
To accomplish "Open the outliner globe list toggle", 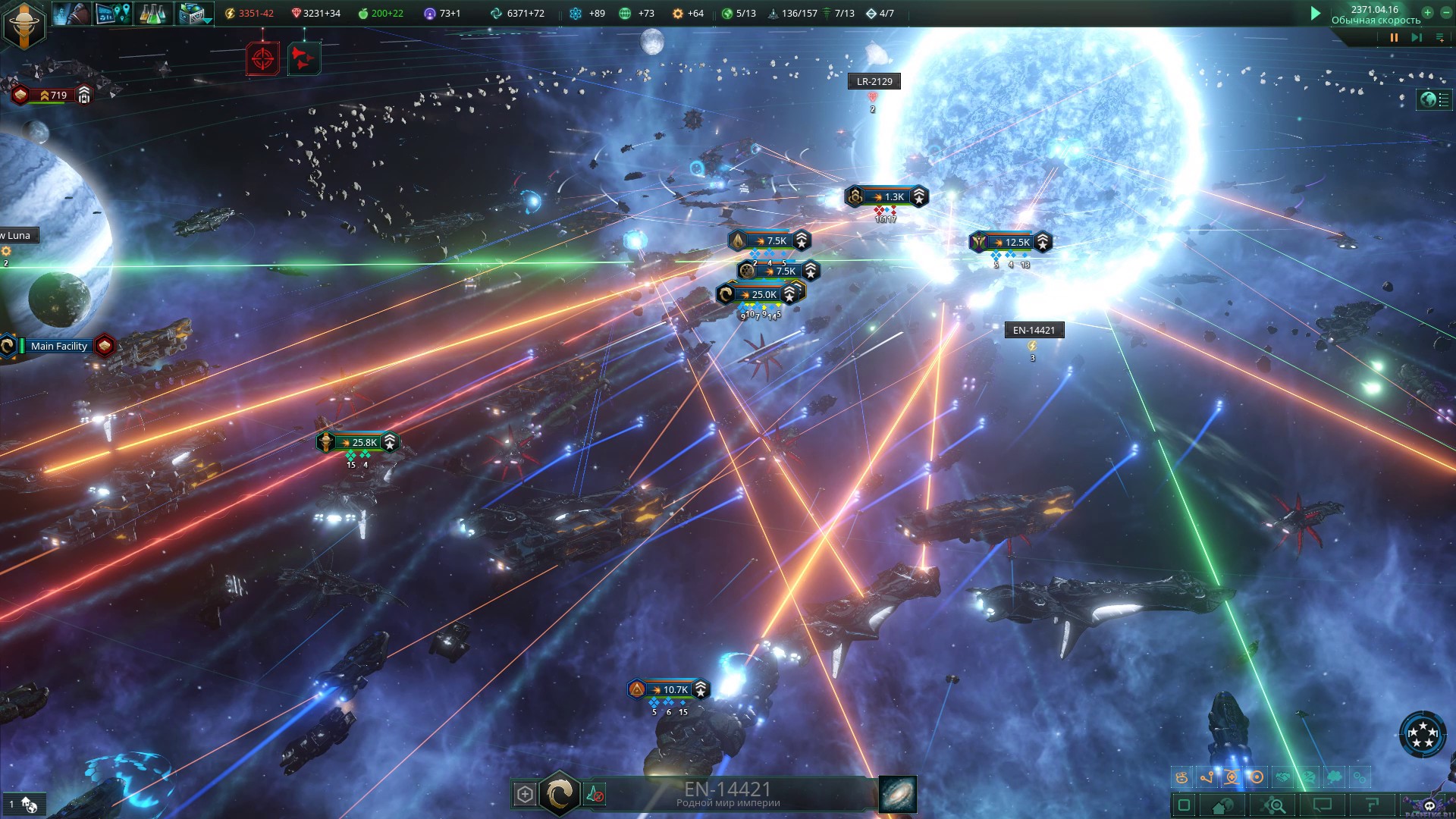I will click(x=1434, y=99).
